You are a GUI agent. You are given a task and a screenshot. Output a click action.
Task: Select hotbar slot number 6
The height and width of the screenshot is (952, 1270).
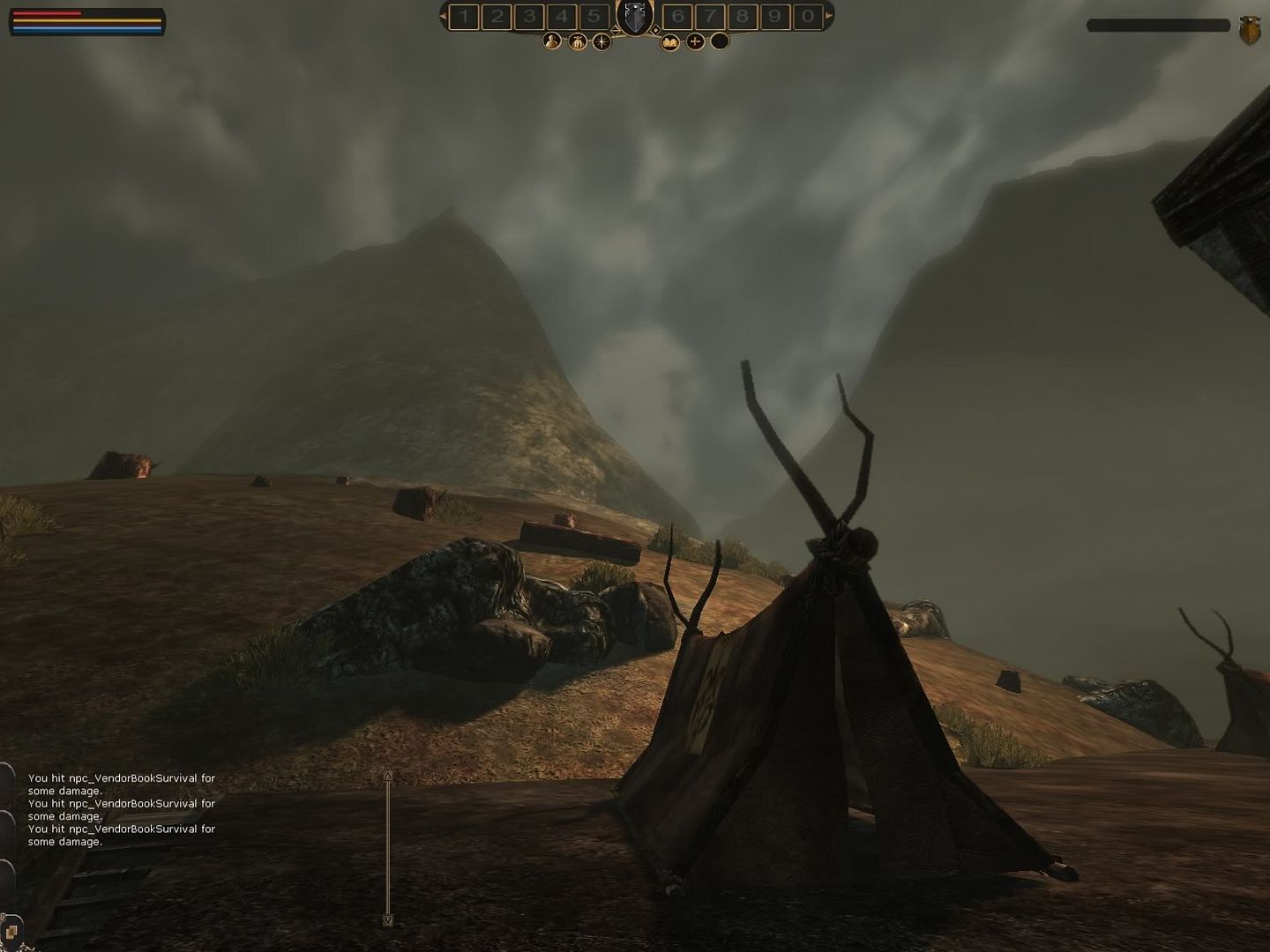click(x=677, y=16)
